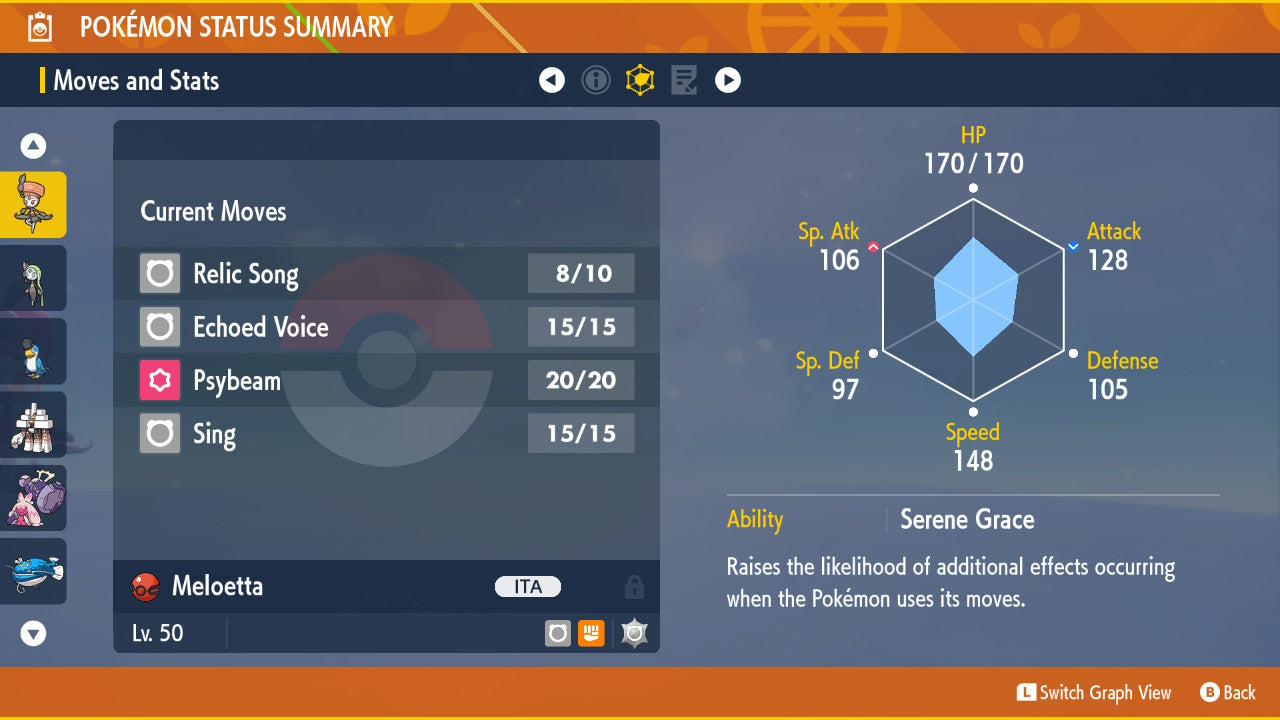
Task: Go to the previous summary page arrow
Action: coord(552,80)
